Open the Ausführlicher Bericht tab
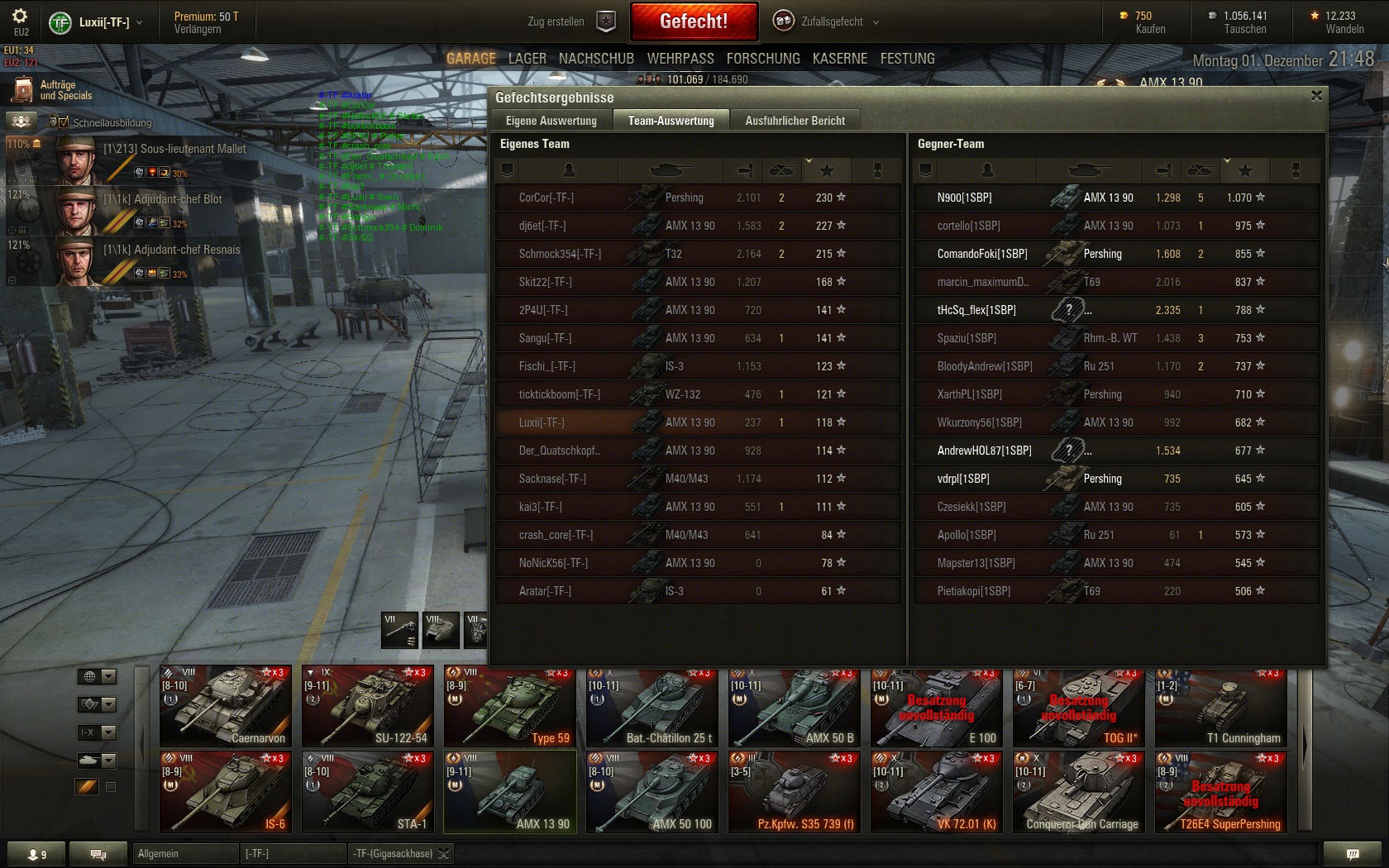 click(795, 121)
